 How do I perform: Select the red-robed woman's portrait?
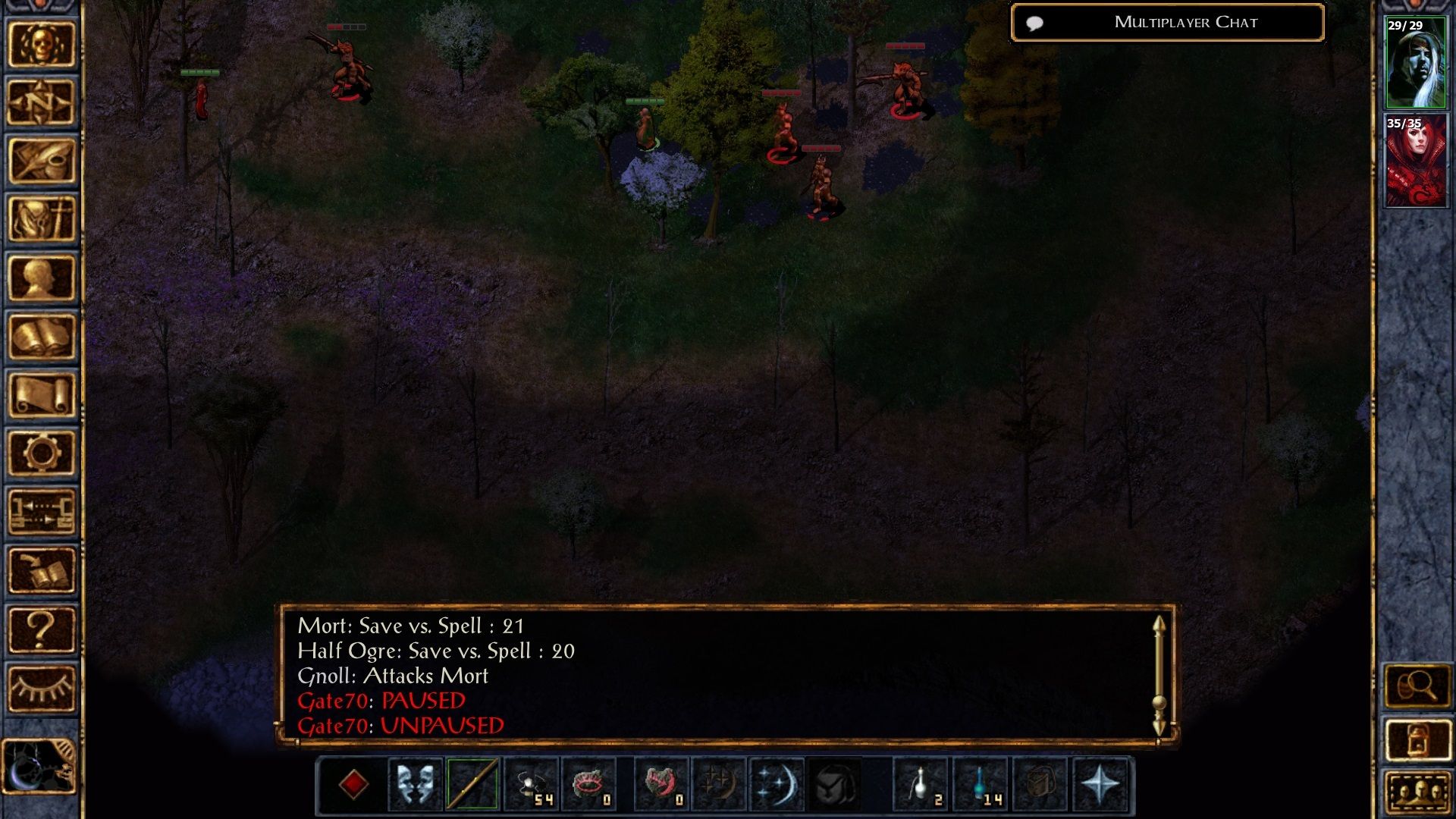click(x=1415, y=161)
